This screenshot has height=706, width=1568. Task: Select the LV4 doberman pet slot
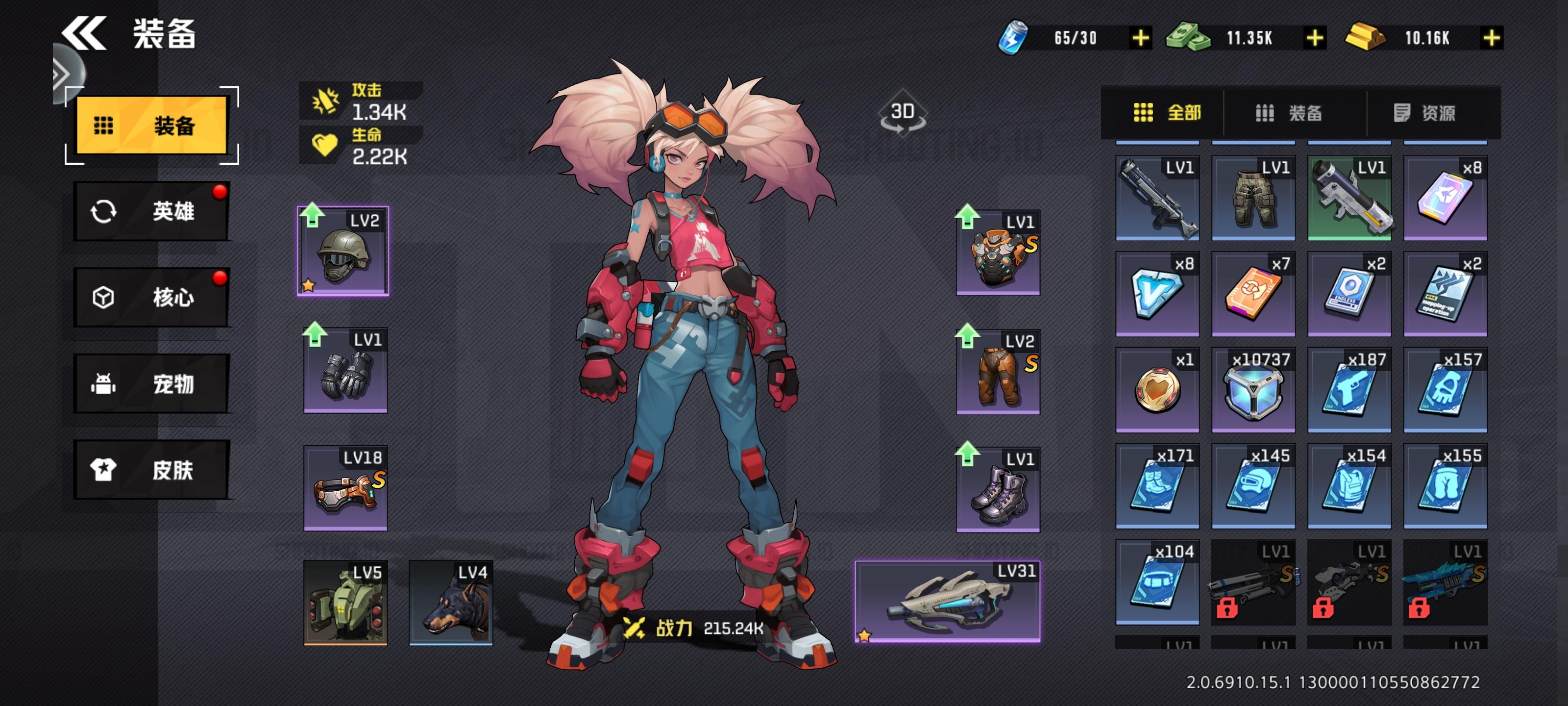[450, 603]
